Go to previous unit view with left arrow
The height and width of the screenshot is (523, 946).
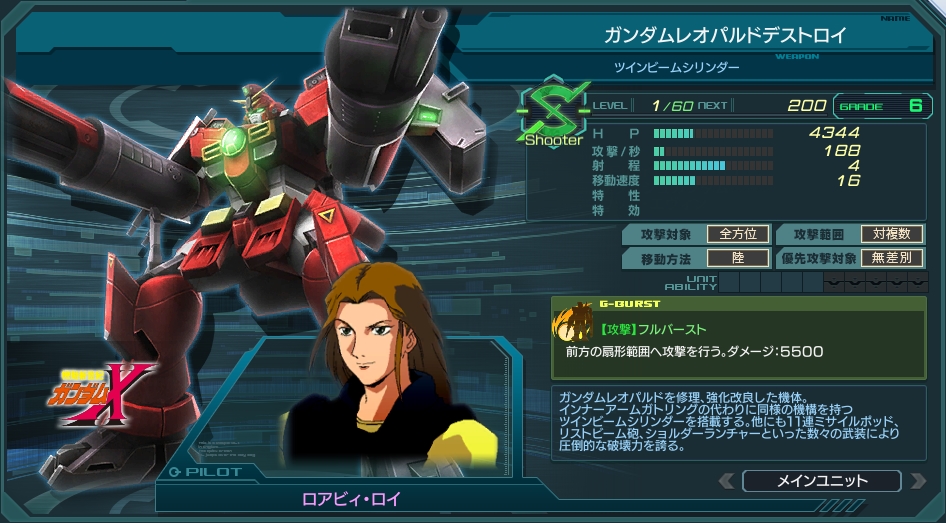pyautogui.click(x=727, y=481)
